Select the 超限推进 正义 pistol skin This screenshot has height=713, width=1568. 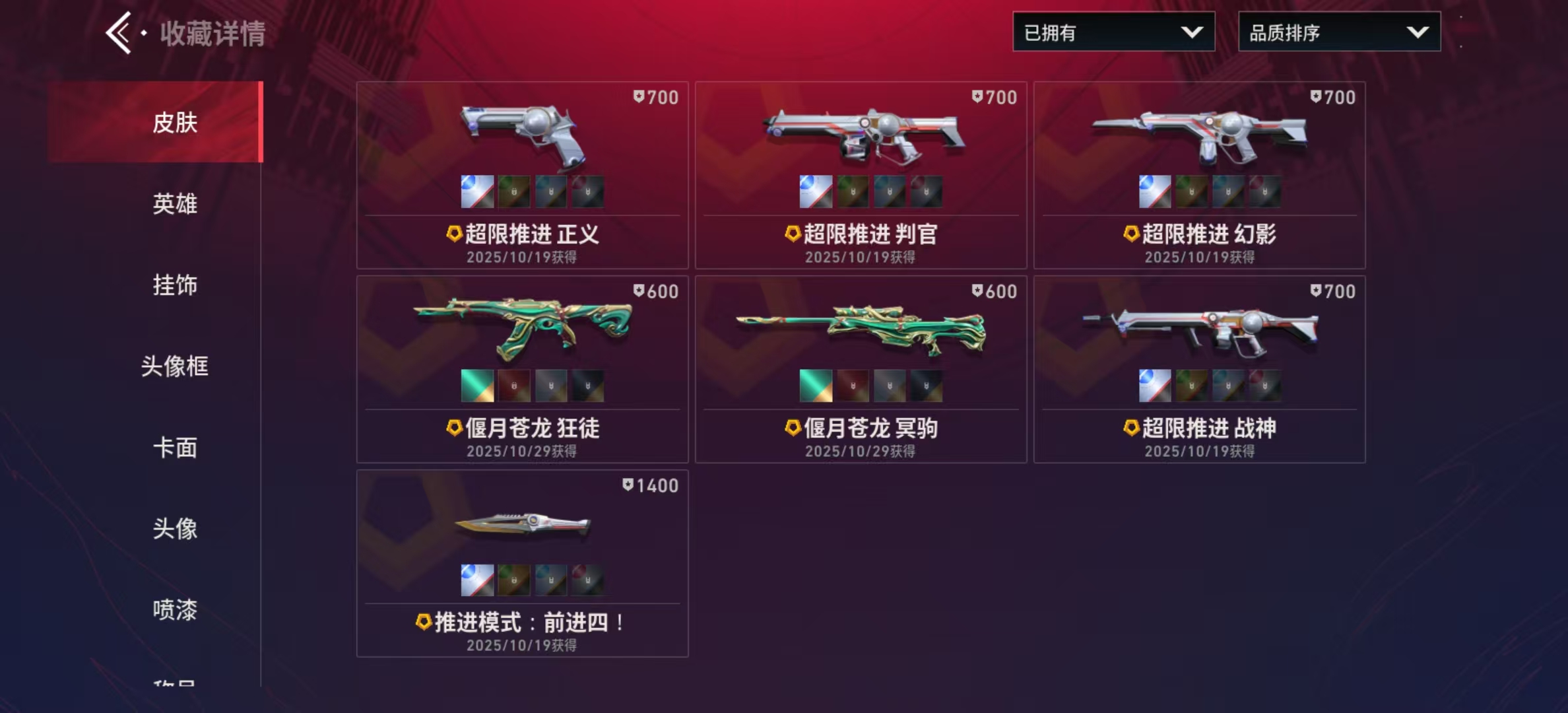pos(522,139)
